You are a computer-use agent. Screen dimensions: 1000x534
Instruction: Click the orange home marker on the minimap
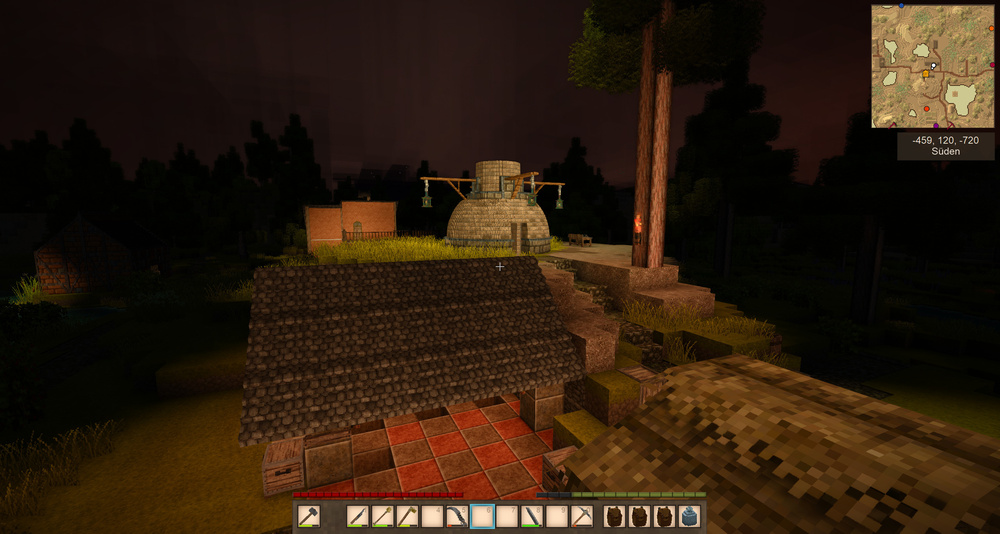926,74
